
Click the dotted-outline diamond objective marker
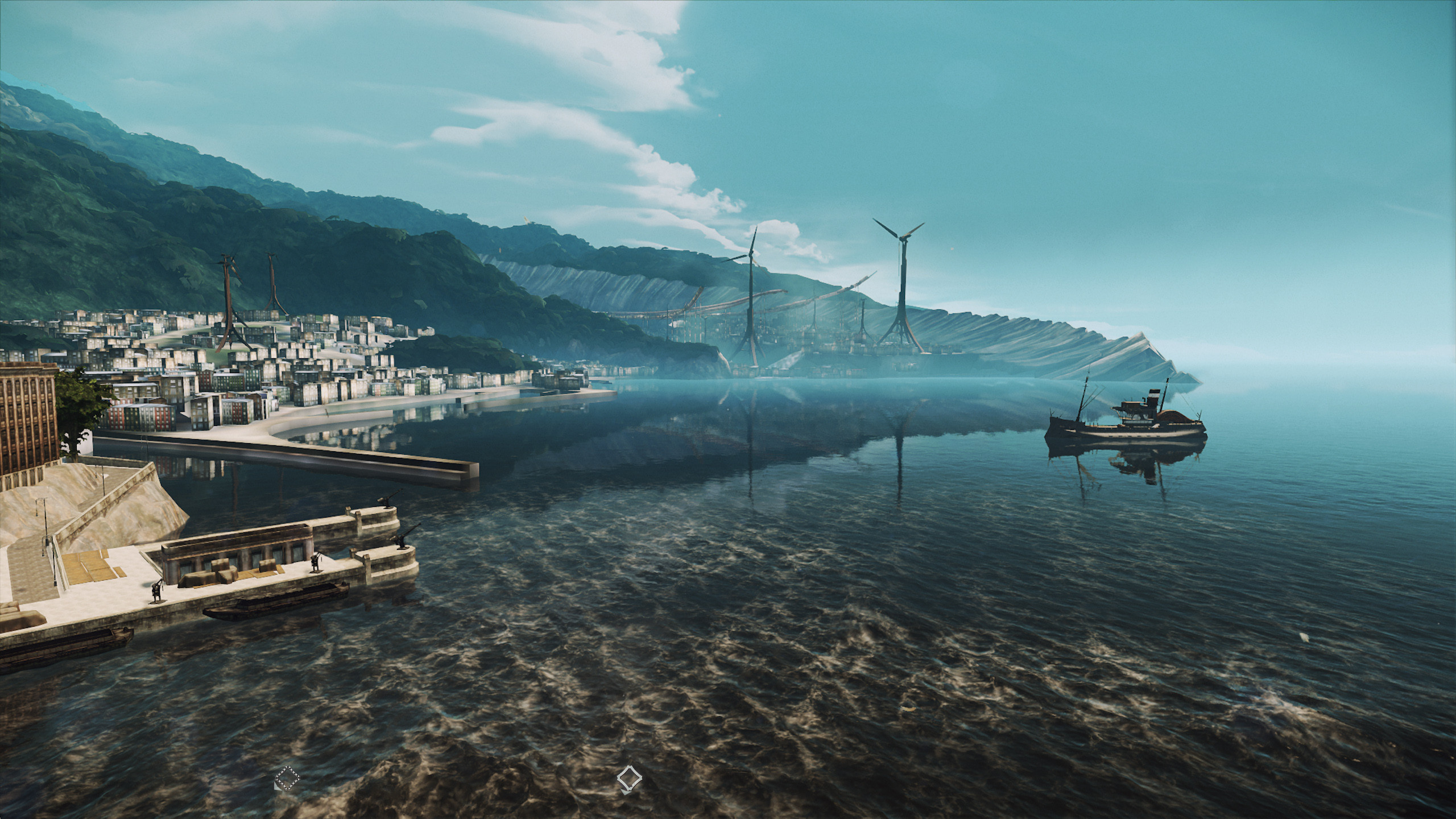pos(287,777)
